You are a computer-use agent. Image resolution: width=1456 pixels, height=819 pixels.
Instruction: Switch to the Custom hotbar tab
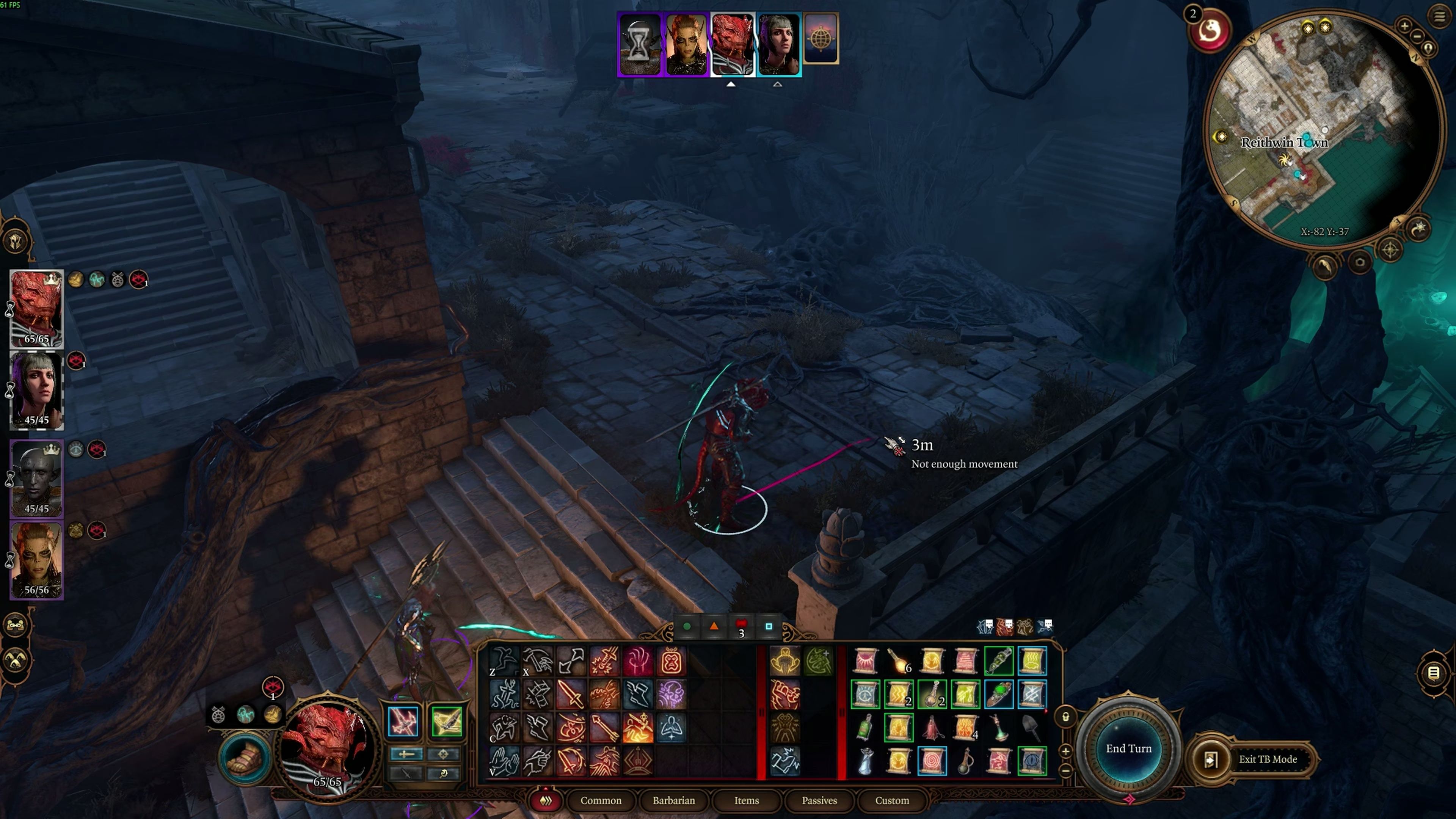(x=891, y=800)
